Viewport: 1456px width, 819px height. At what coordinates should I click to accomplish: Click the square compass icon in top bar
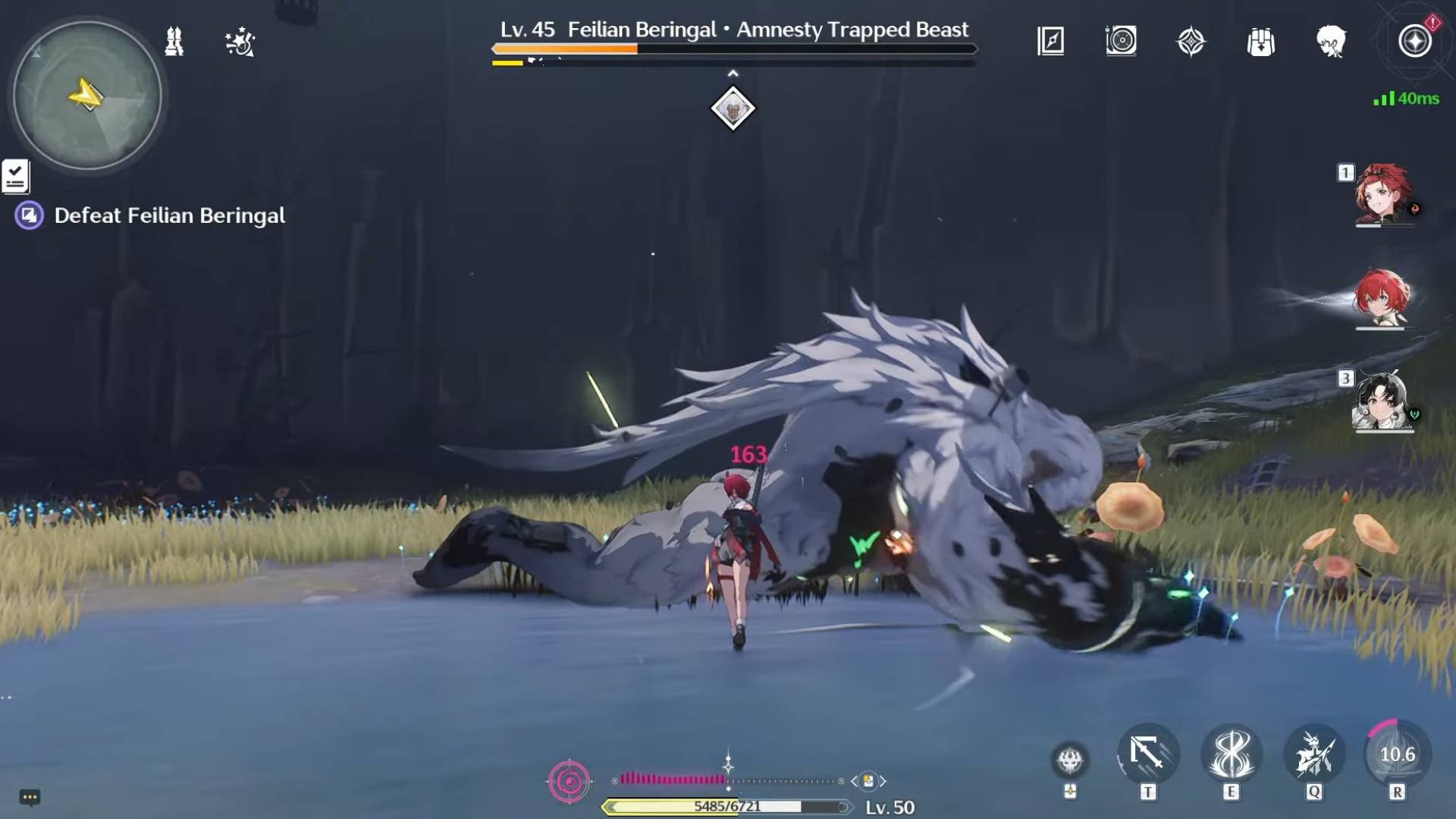[1050, 41]
